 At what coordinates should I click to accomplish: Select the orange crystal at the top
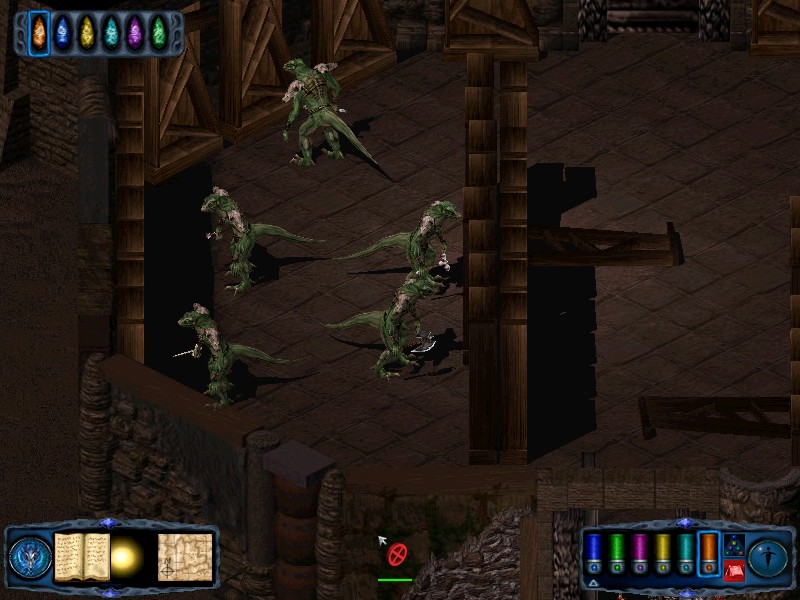(39, 33)
